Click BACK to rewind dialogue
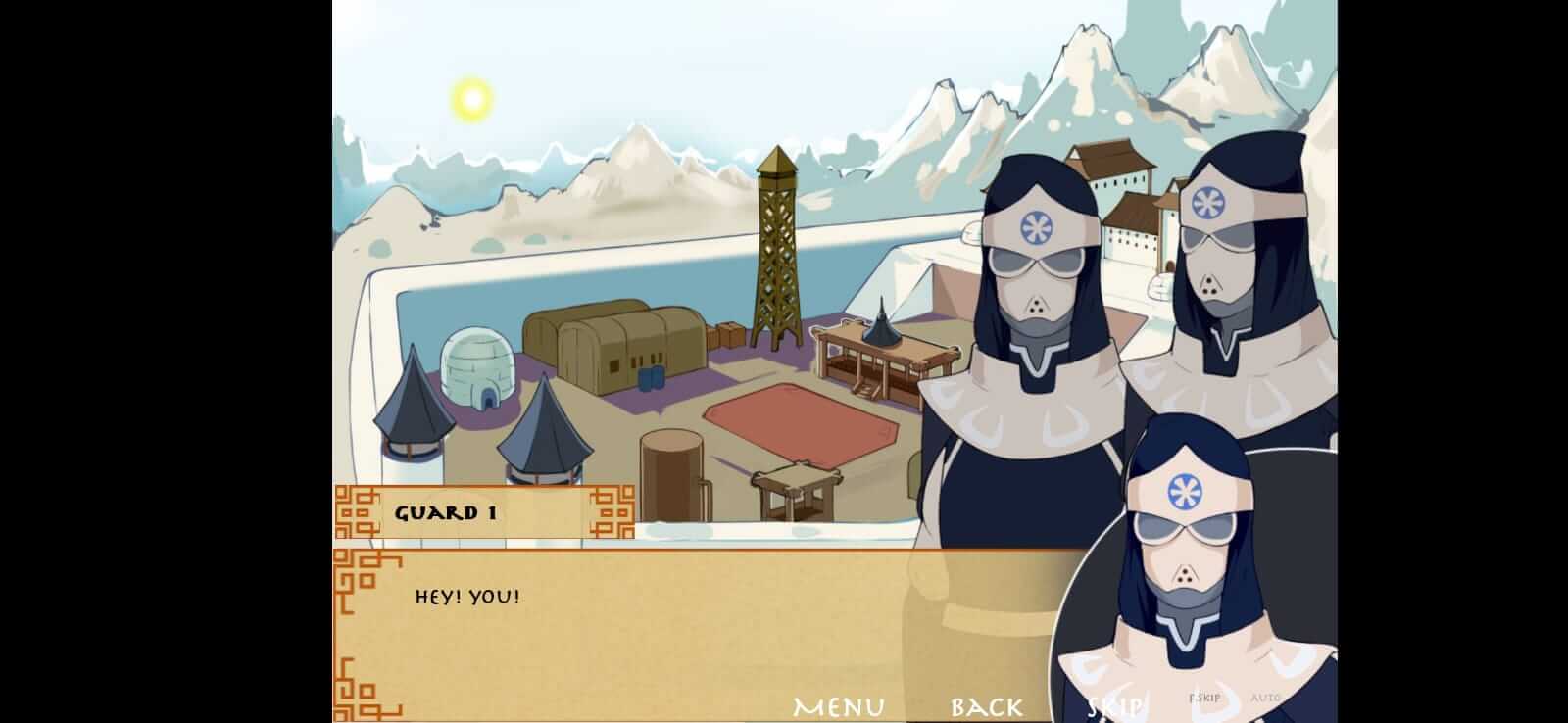The image size is (1568, 723). pyautogui.click(x=984, y=704)
